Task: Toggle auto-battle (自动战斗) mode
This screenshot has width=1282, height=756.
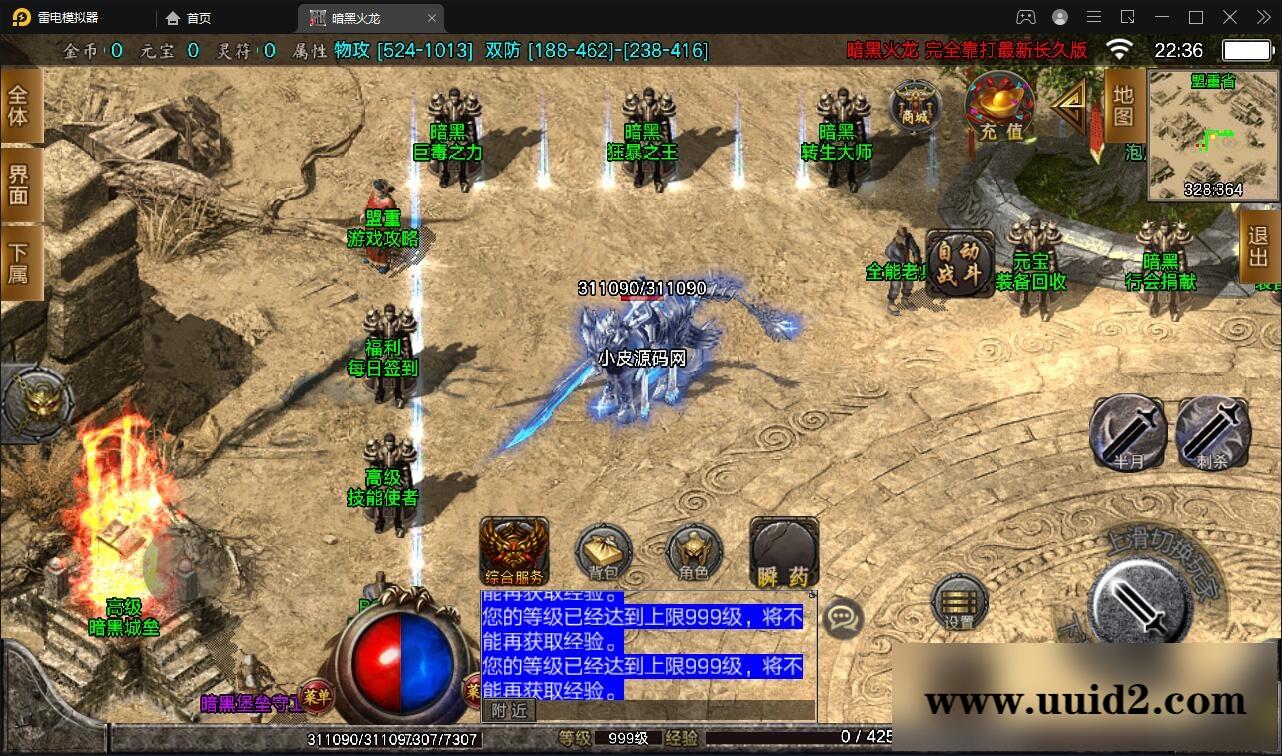Action: tap(960, 263)
